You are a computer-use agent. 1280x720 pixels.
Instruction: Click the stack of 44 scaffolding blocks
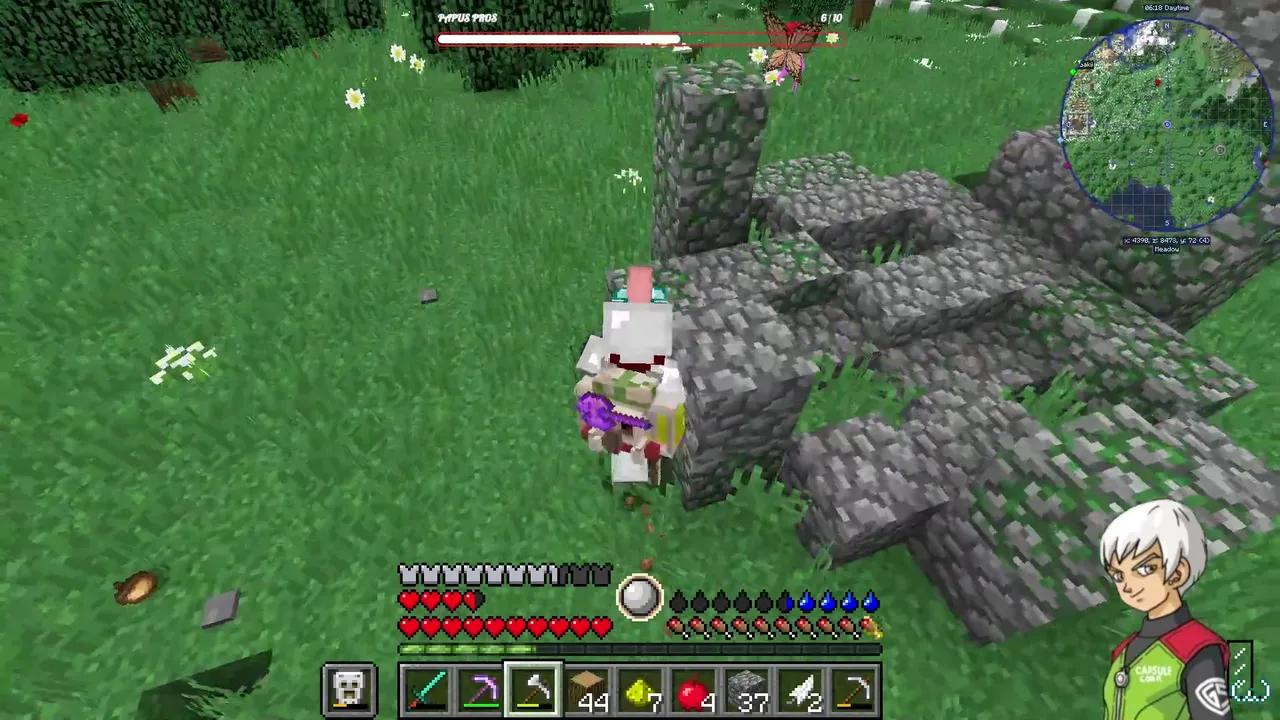587,688
